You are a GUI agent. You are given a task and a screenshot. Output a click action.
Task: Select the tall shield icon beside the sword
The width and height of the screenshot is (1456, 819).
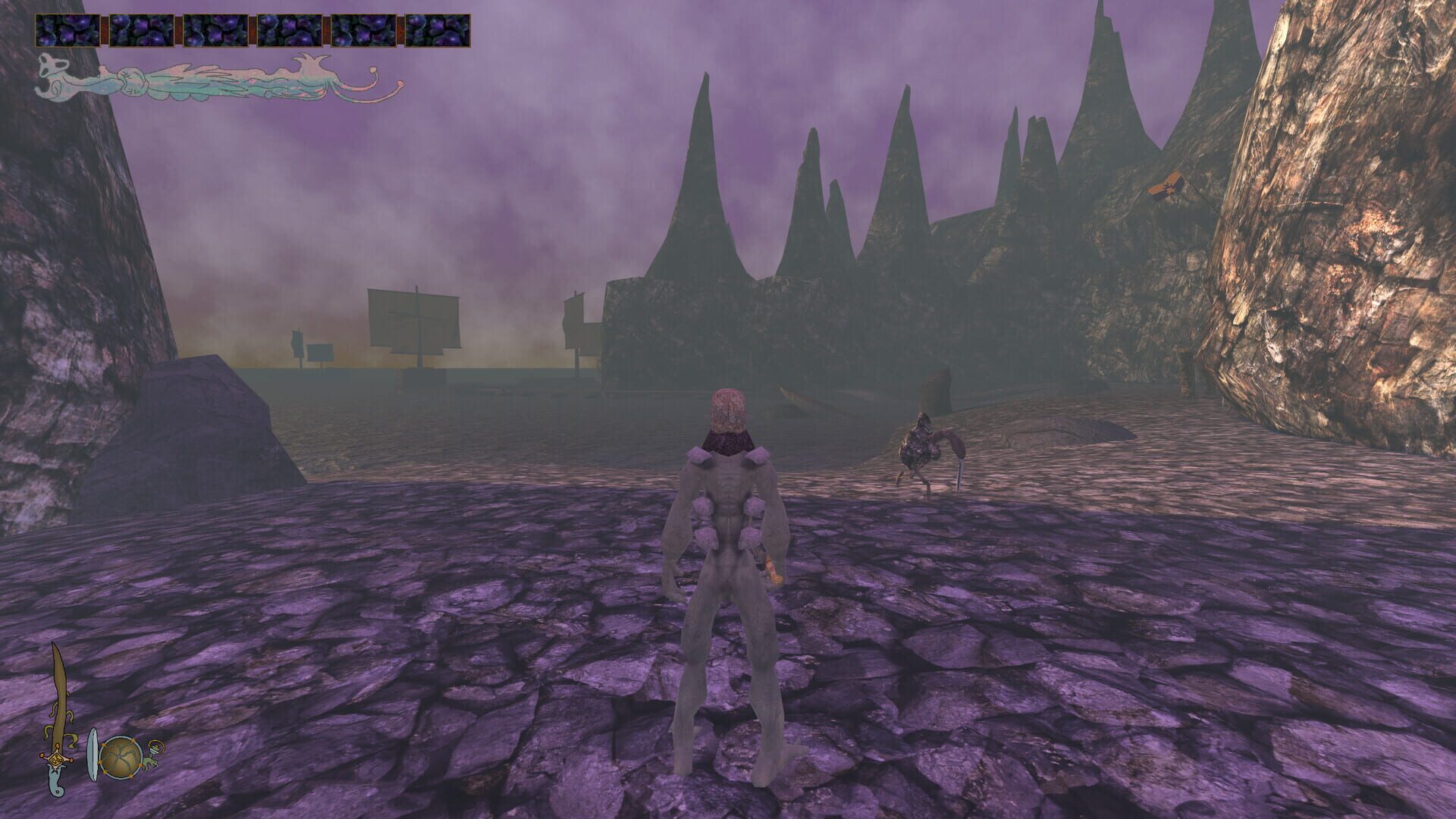pos(93,755)
